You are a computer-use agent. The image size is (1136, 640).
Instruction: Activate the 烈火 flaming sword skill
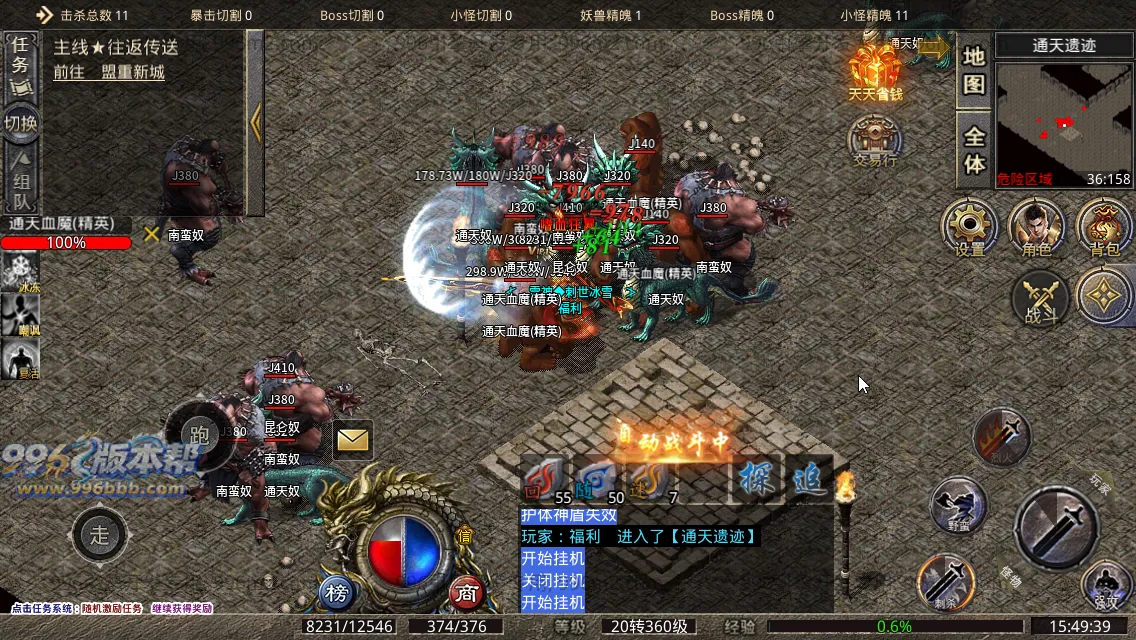(x=1002, y=436)
